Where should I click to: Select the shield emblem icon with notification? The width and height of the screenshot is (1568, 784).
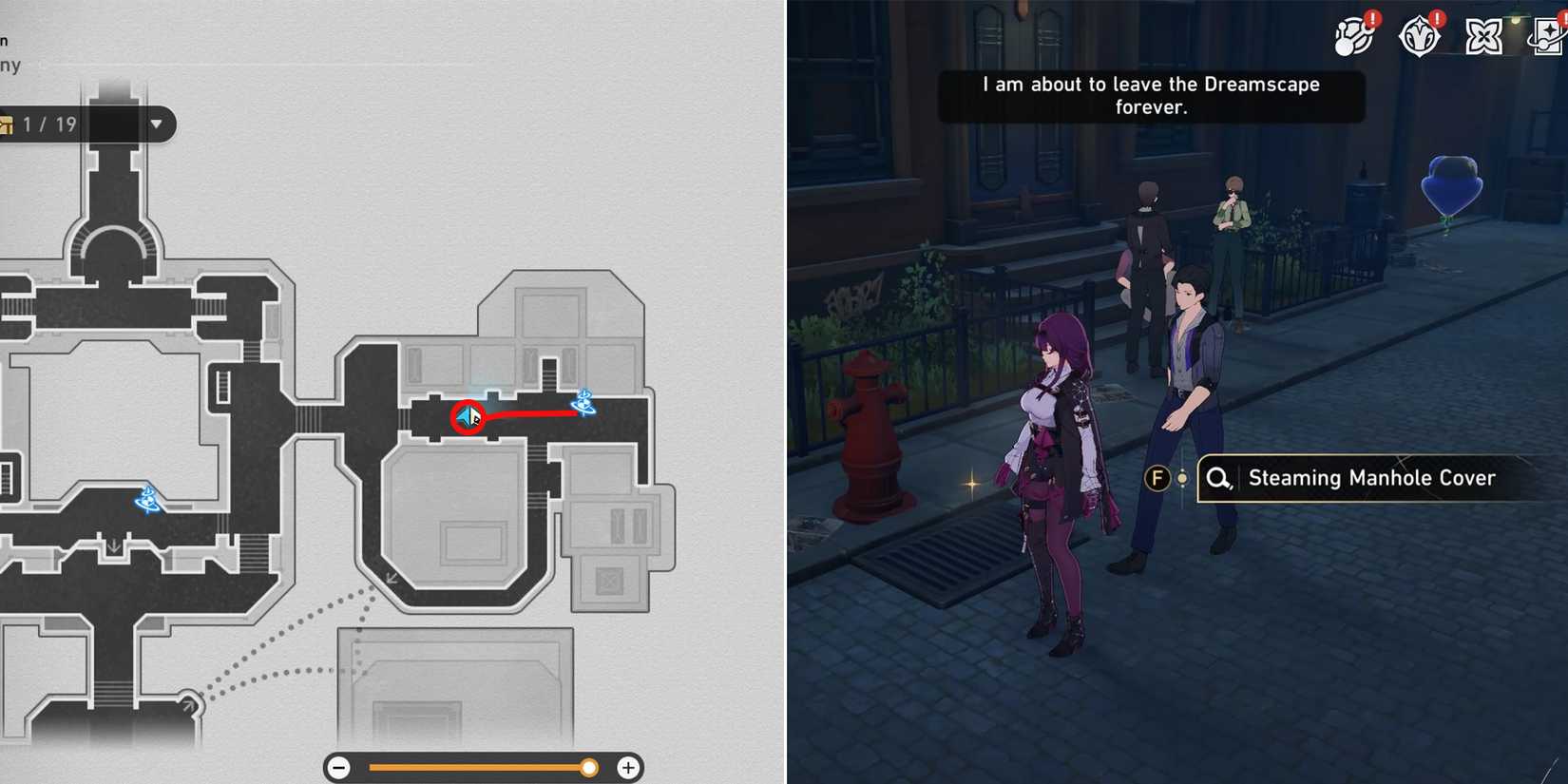tap(1419, 33)
